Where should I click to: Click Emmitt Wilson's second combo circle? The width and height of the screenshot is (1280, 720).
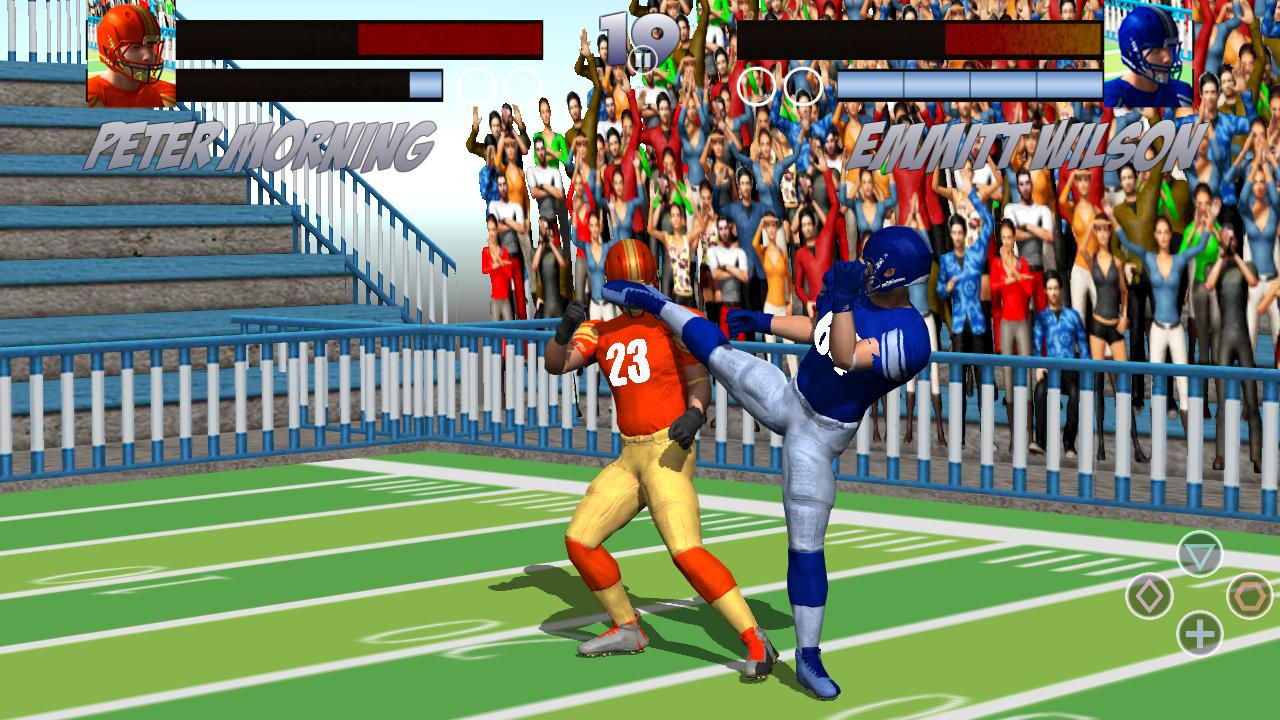(x=800, y=87)
